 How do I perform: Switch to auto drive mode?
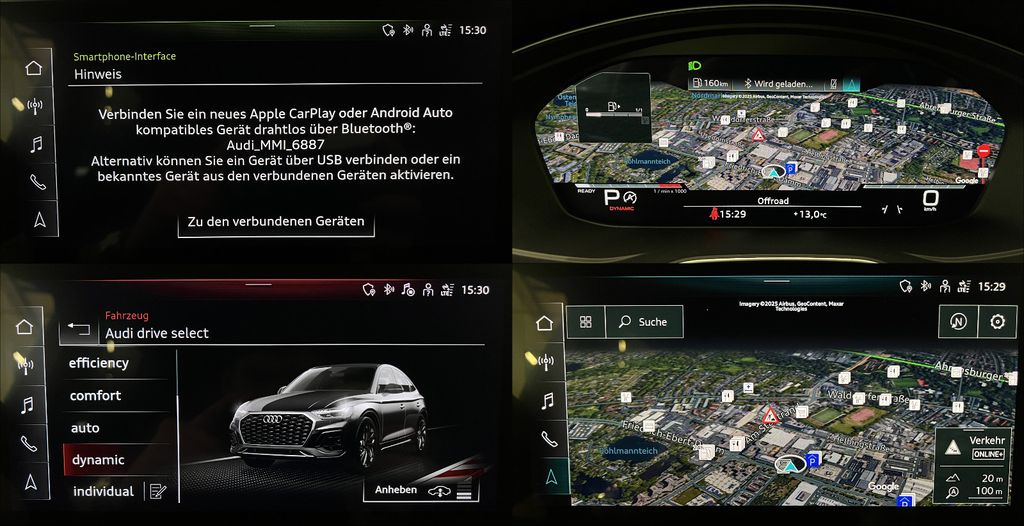pos(85,428)
